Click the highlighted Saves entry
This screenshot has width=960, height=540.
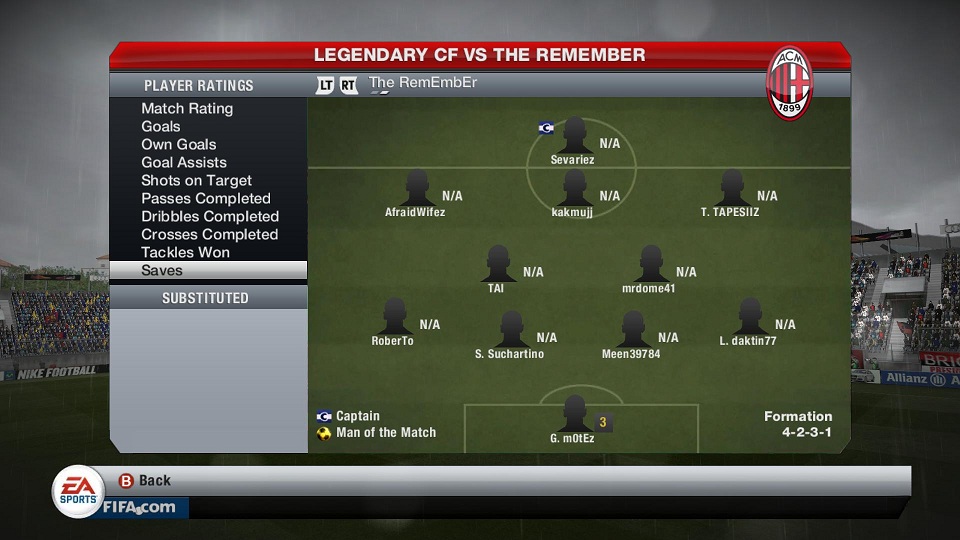pos(208,270)
